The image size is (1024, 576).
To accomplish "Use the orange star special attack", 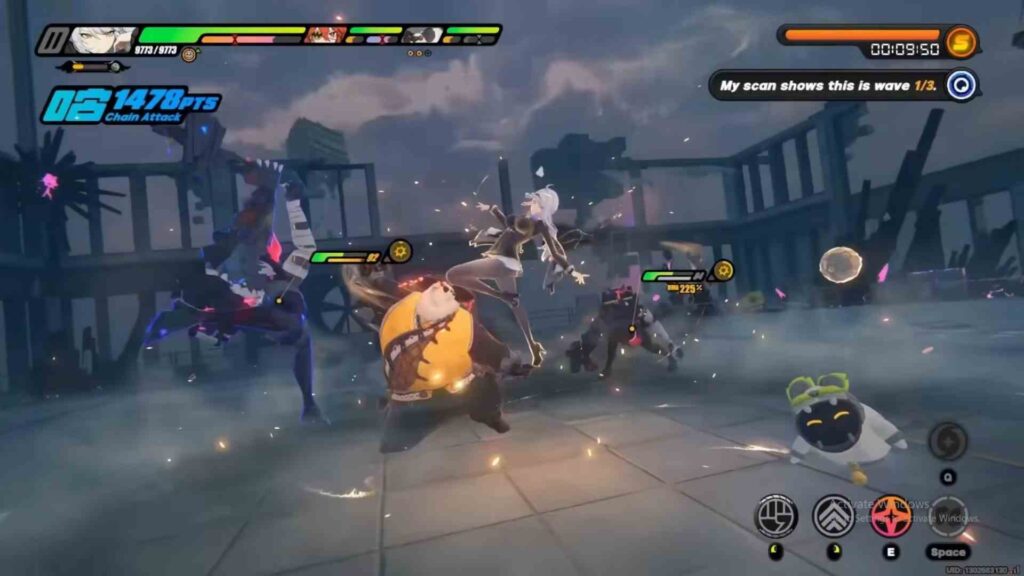I will pos(890,515).
